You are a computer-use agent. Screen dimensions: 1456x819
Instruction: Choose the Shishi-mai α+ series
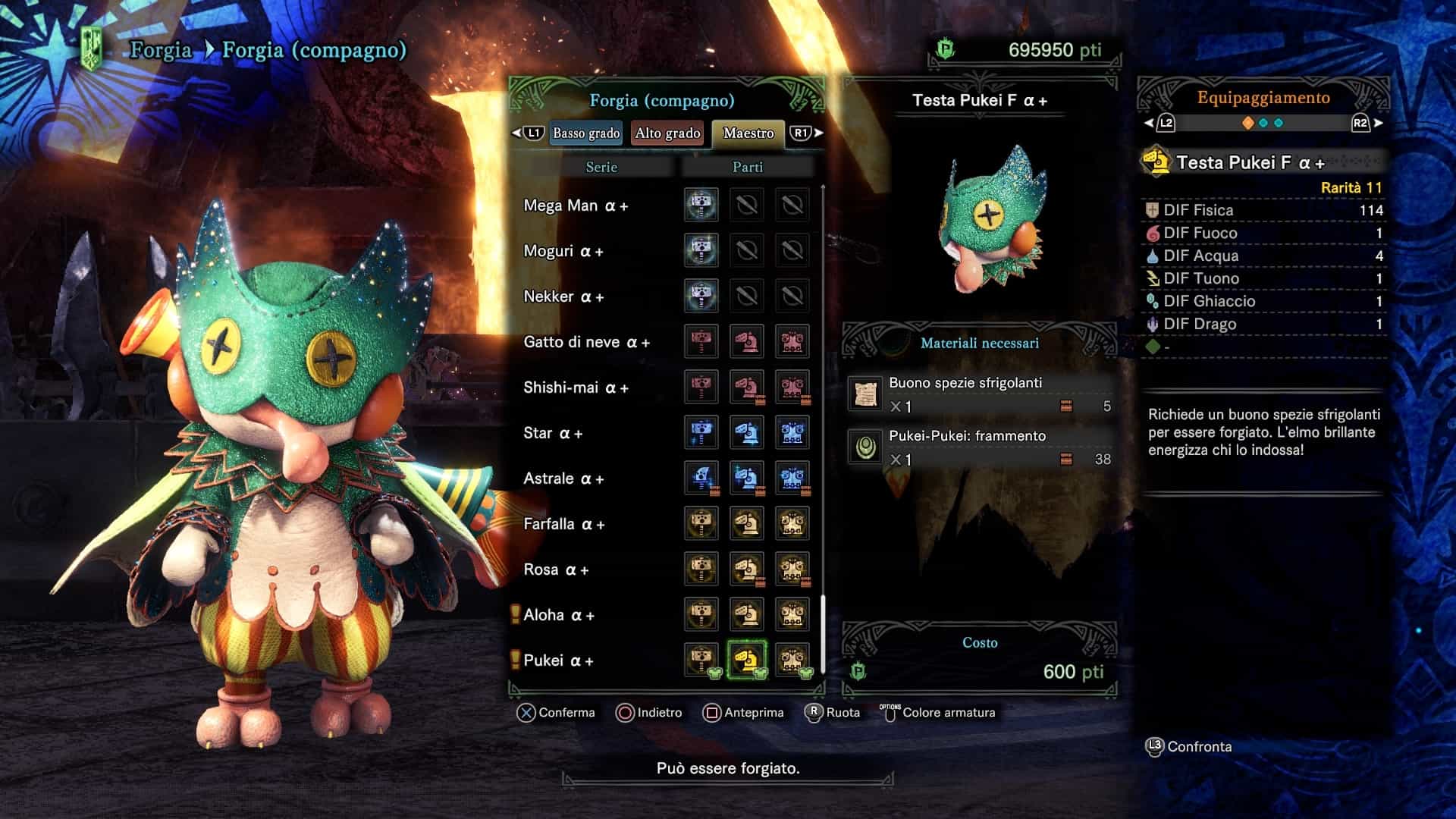click(576, 388)
